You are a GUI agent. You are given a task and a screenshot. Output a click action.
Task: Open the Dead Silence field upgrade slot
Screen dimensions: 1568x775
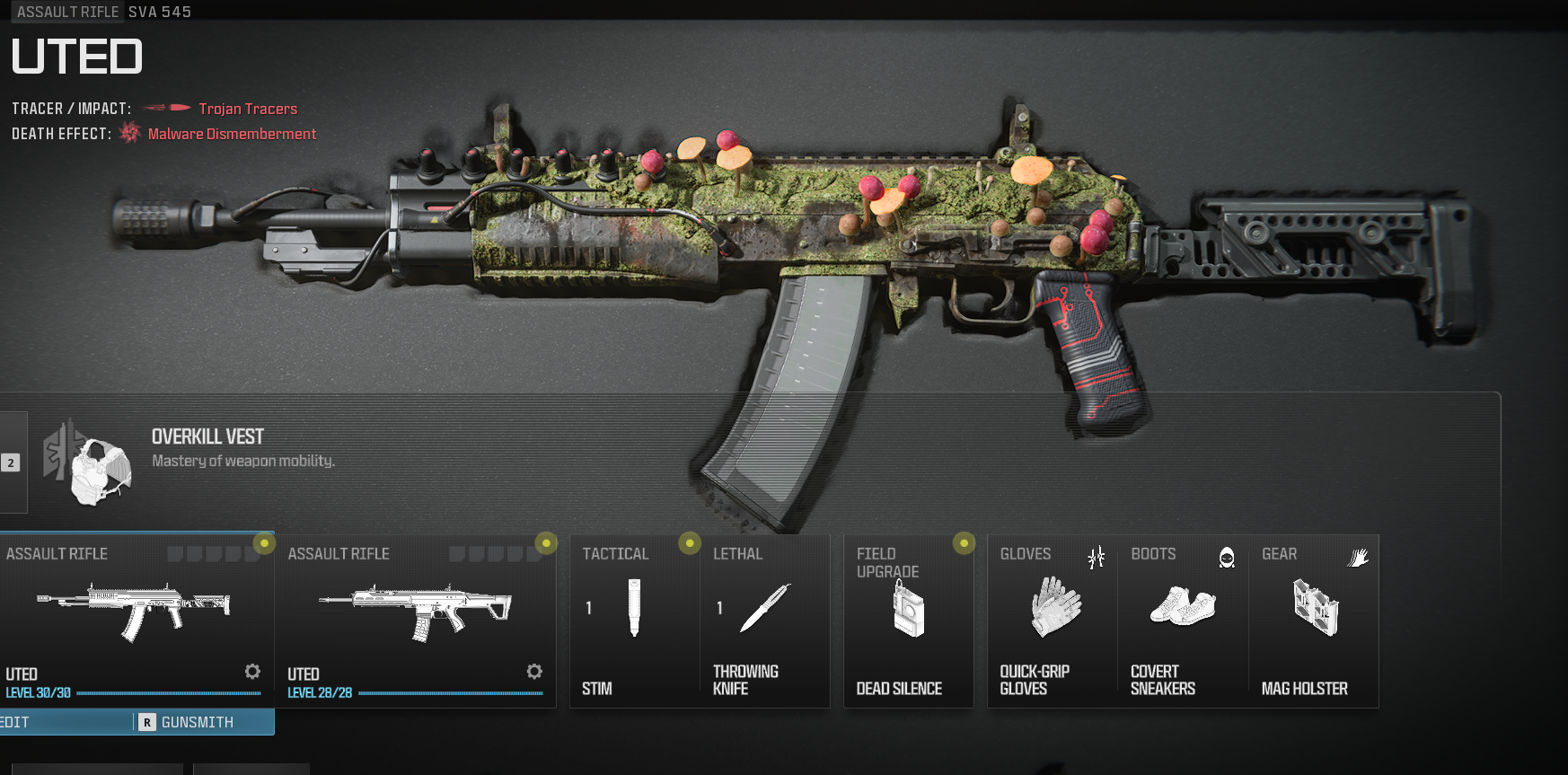pyautogui.click(x=908, y=620)
